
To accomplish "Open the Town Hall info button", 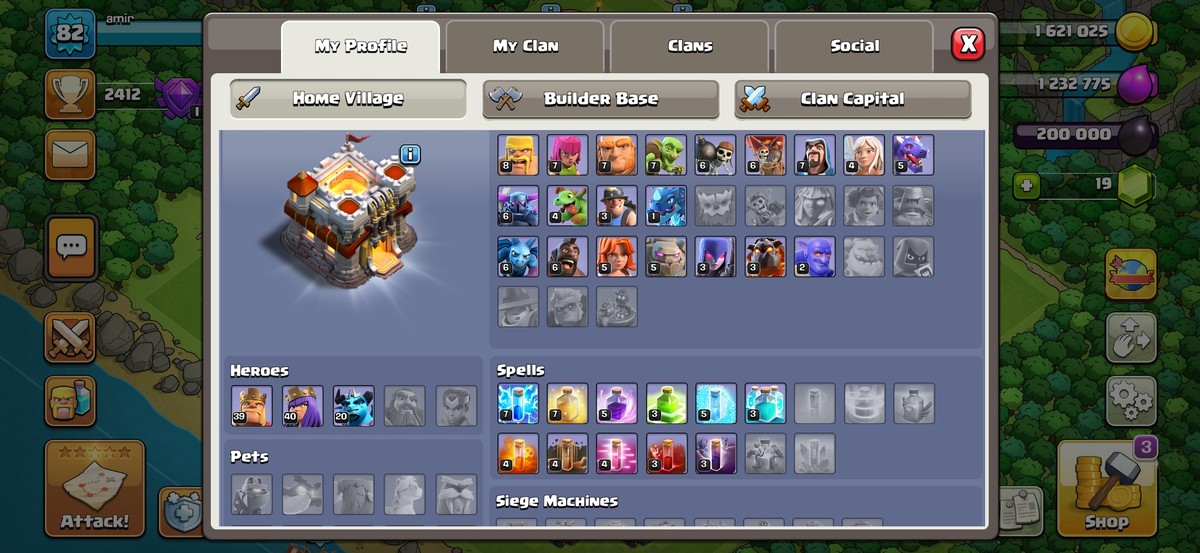I will tap(410, 154).
